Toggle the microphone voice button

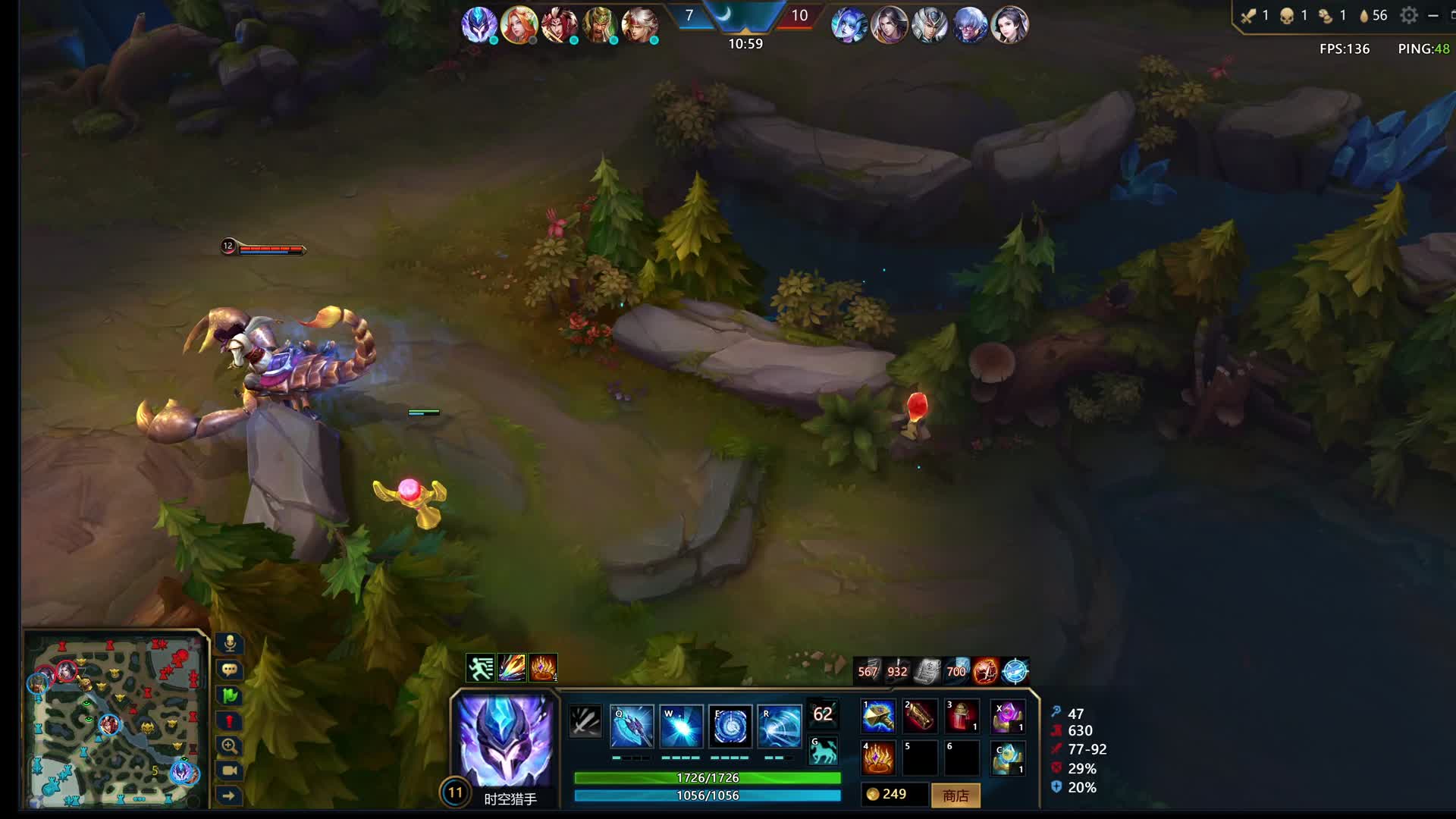tap(229, 644)
